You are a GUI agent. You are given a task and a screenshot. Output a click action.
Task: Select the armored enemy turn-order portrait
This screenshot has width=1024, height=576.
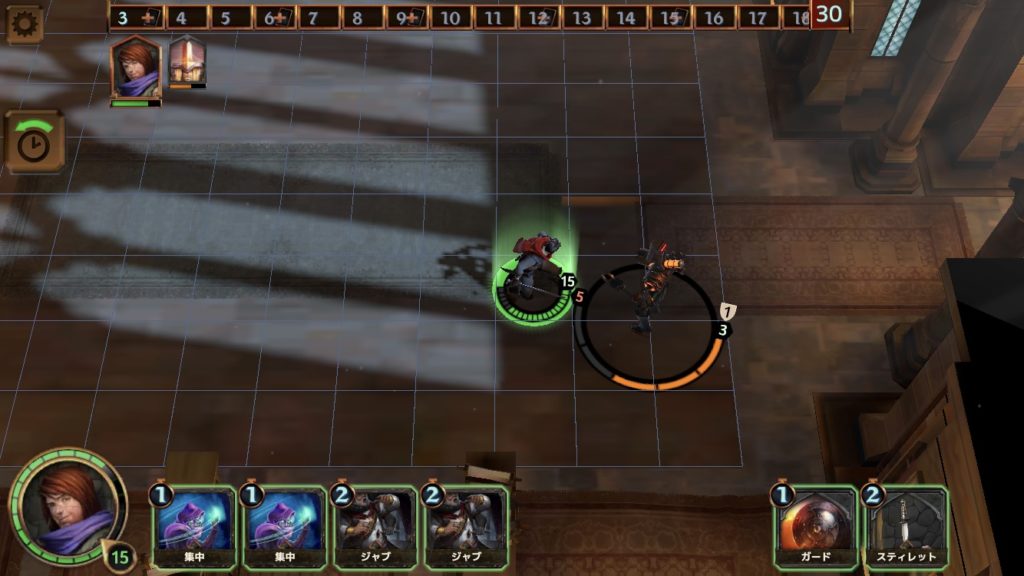point(187,63)
